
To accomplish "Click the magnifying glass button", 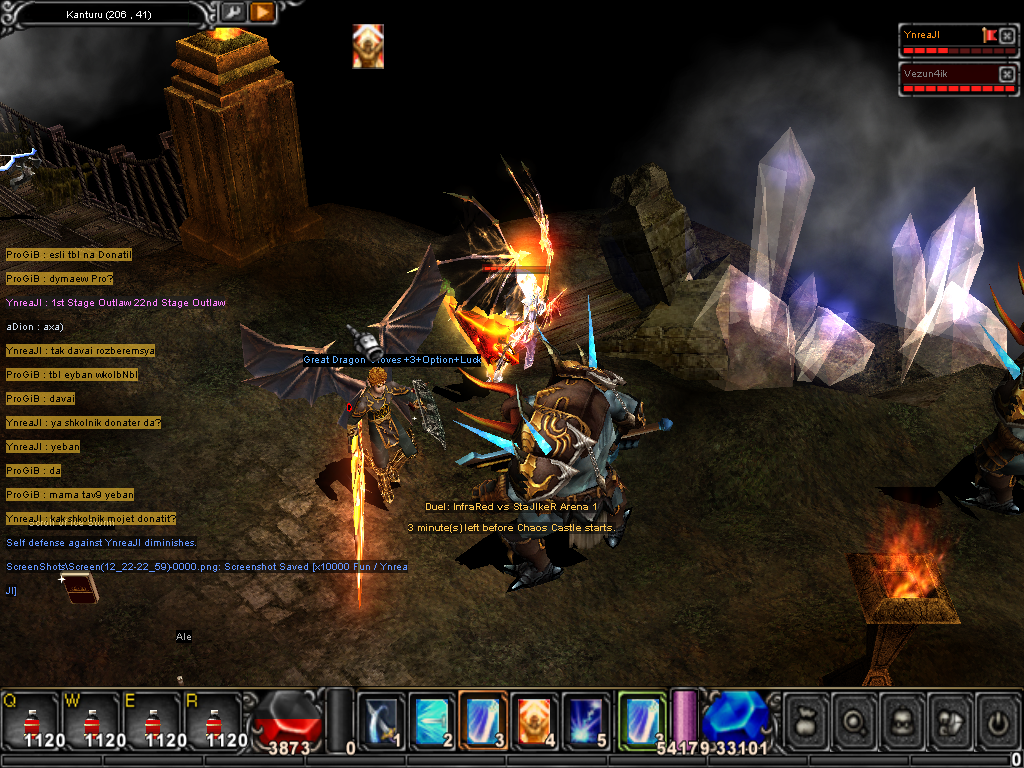I will tap(856, 718).
